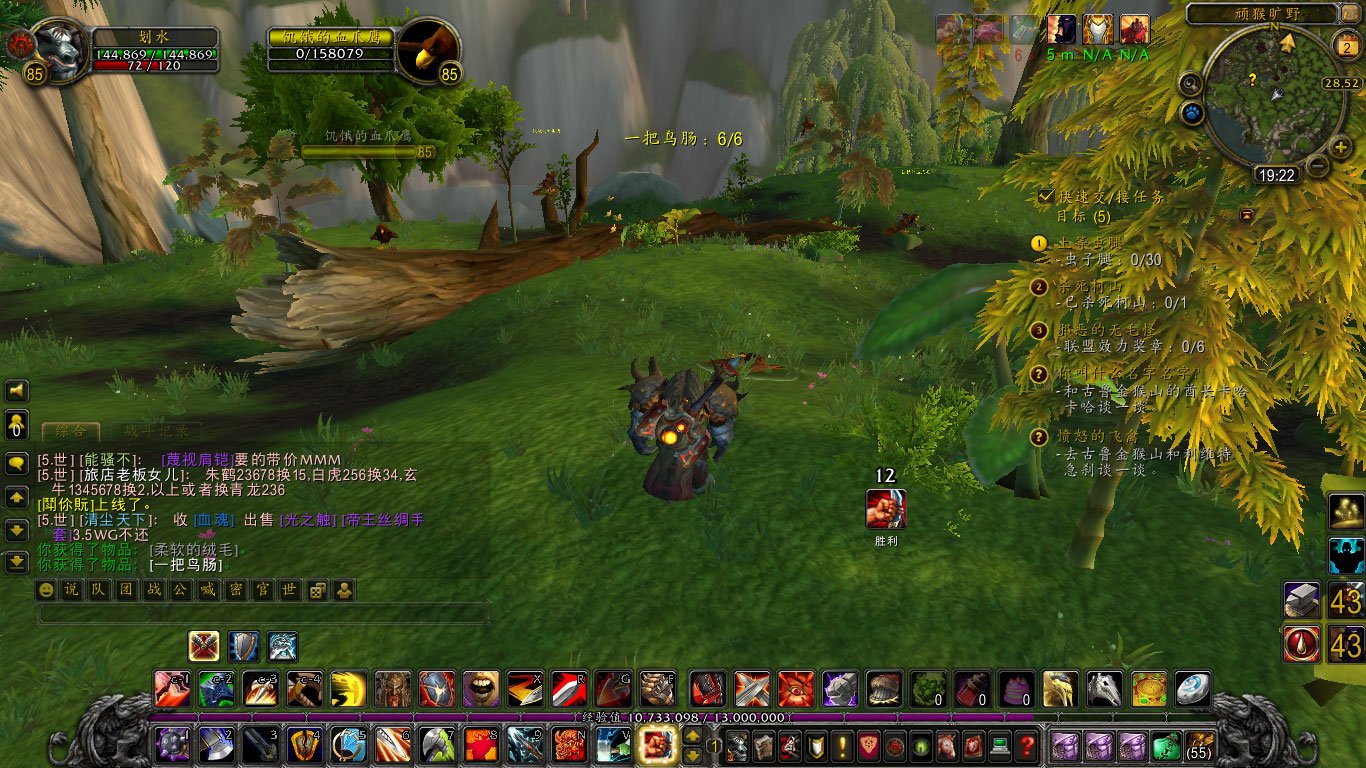This screenshot has height=768, width=1366.
Task: Zoom in the minimap with plus button
Action: click(1341, 147)
